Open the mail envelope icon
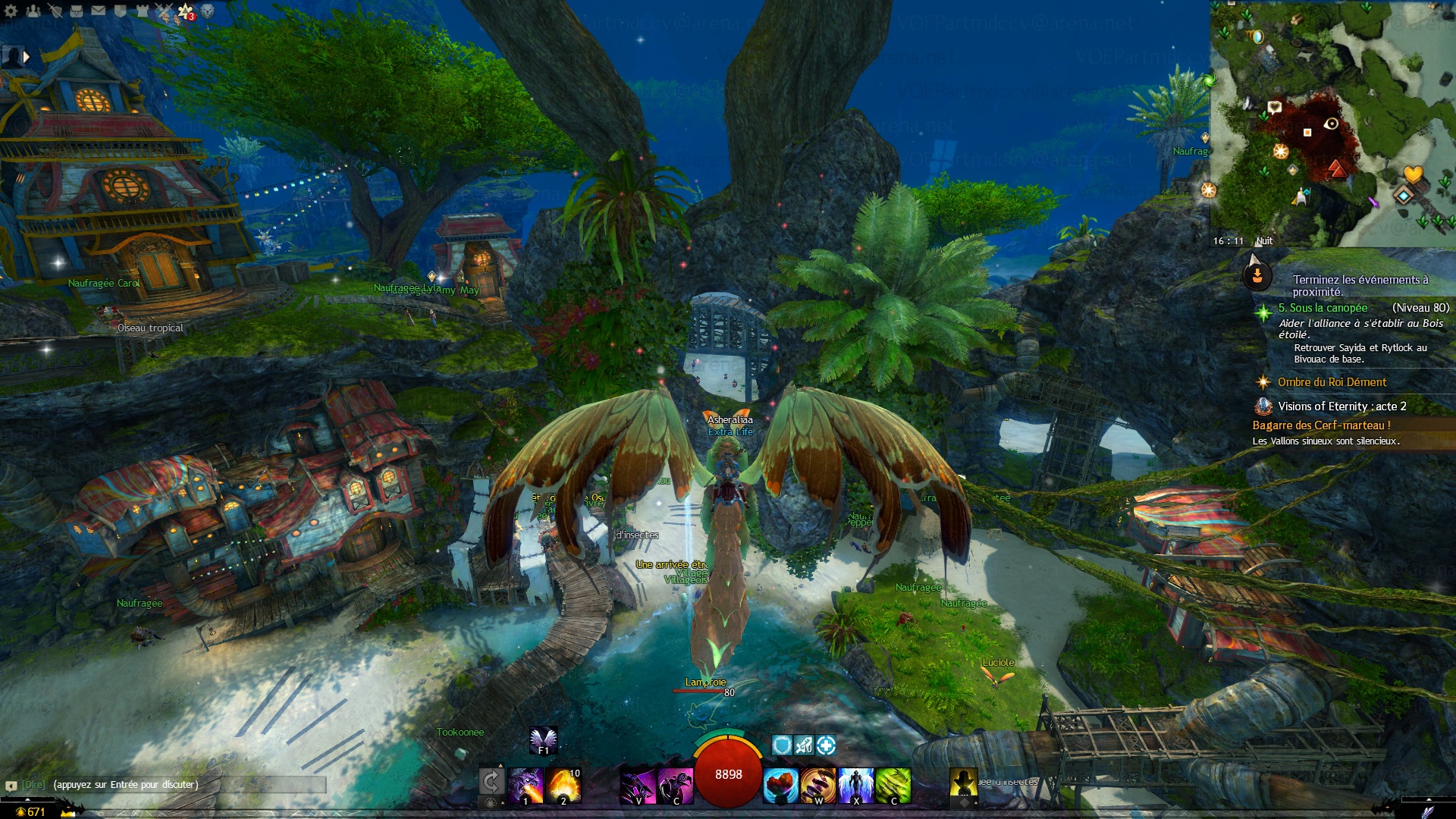 (99, 11)
